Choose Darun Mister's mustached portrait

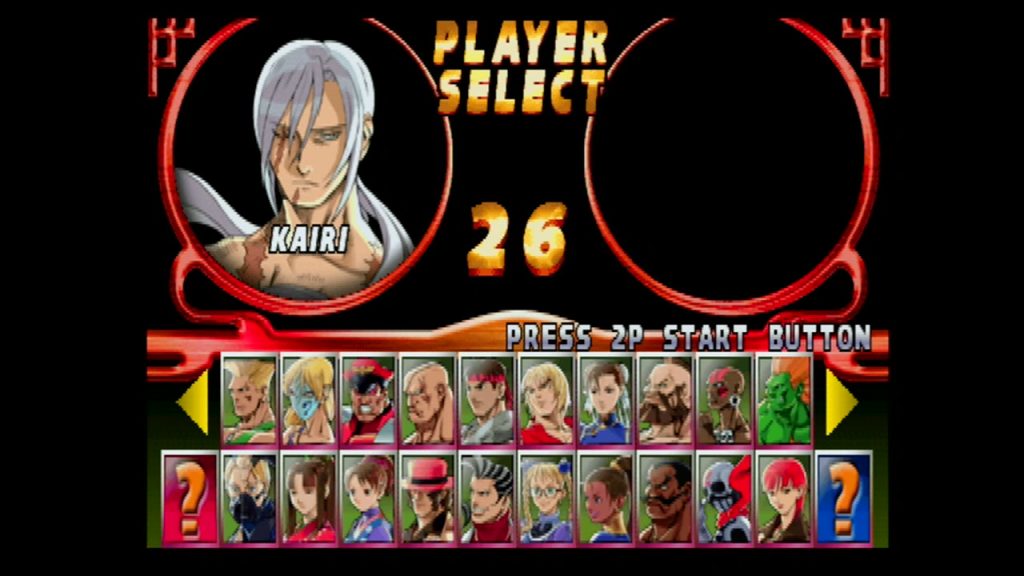pos(665,498)
